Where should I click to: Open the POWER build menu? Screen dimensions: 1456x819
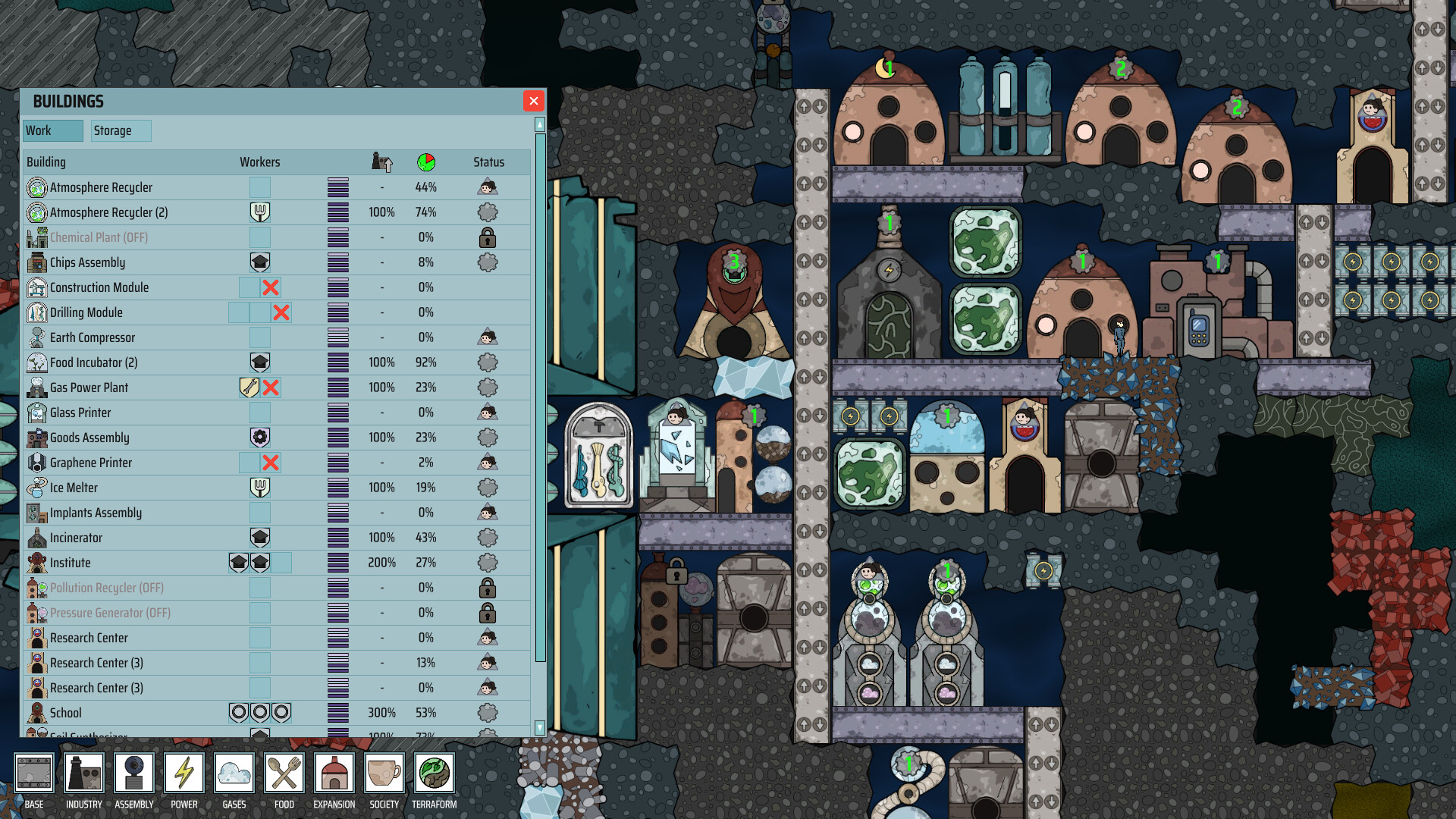[184, 773]
